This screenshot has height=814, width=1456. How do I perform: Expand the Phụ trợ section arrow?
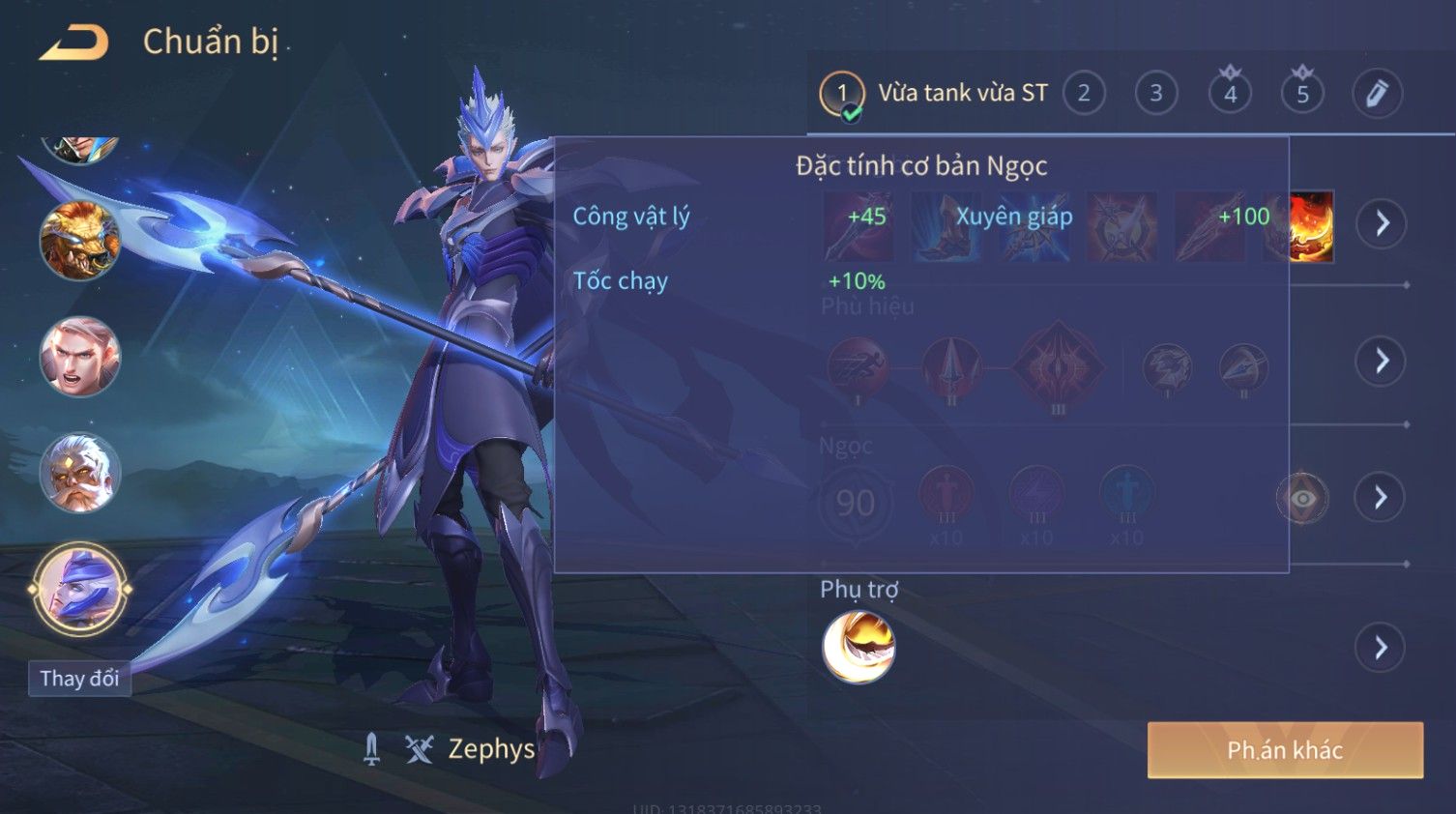[1382, 647]
